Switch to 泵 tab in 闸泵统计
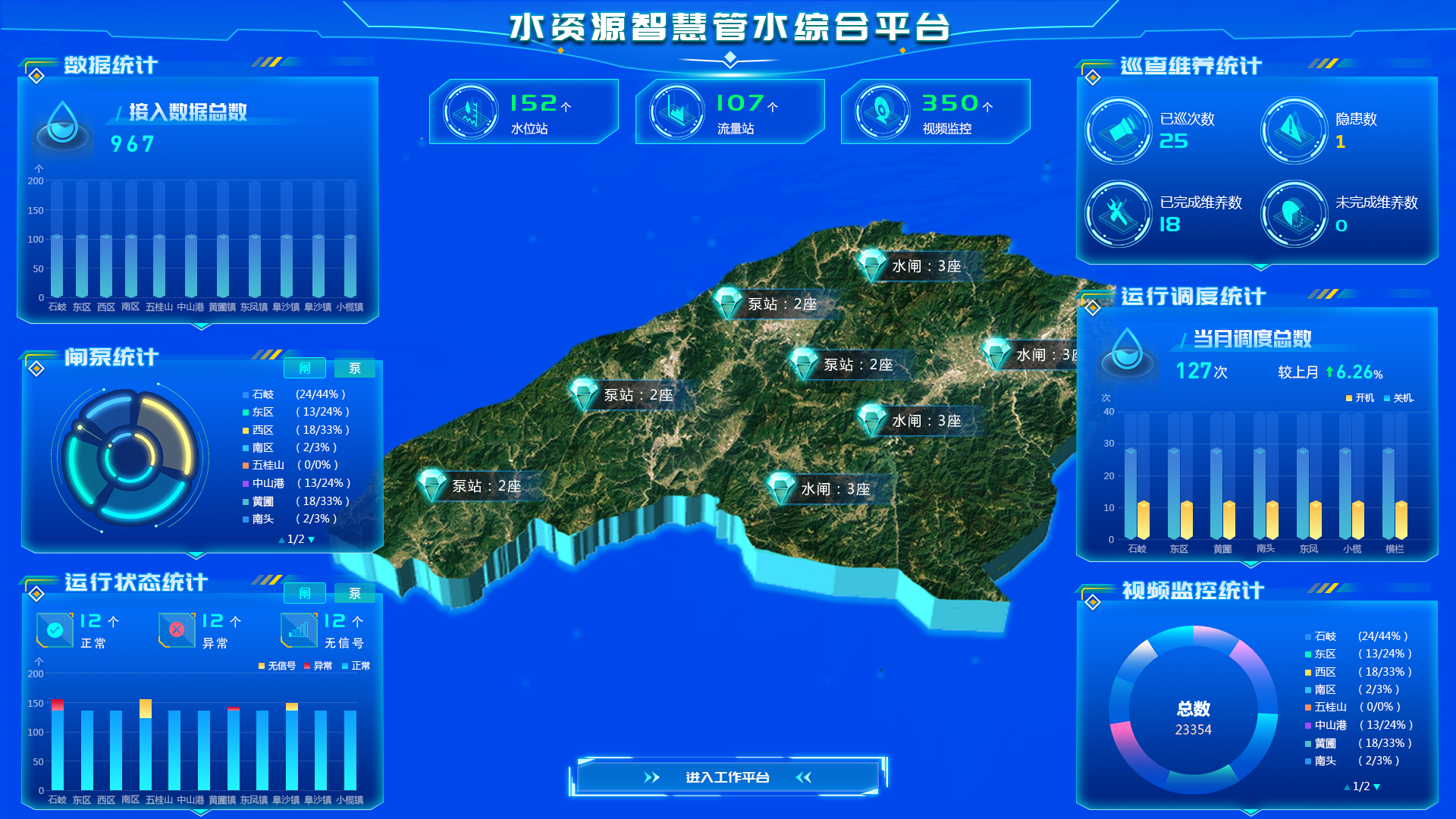Viewport: 1456px width, 819px height. [x=354, y=369]
